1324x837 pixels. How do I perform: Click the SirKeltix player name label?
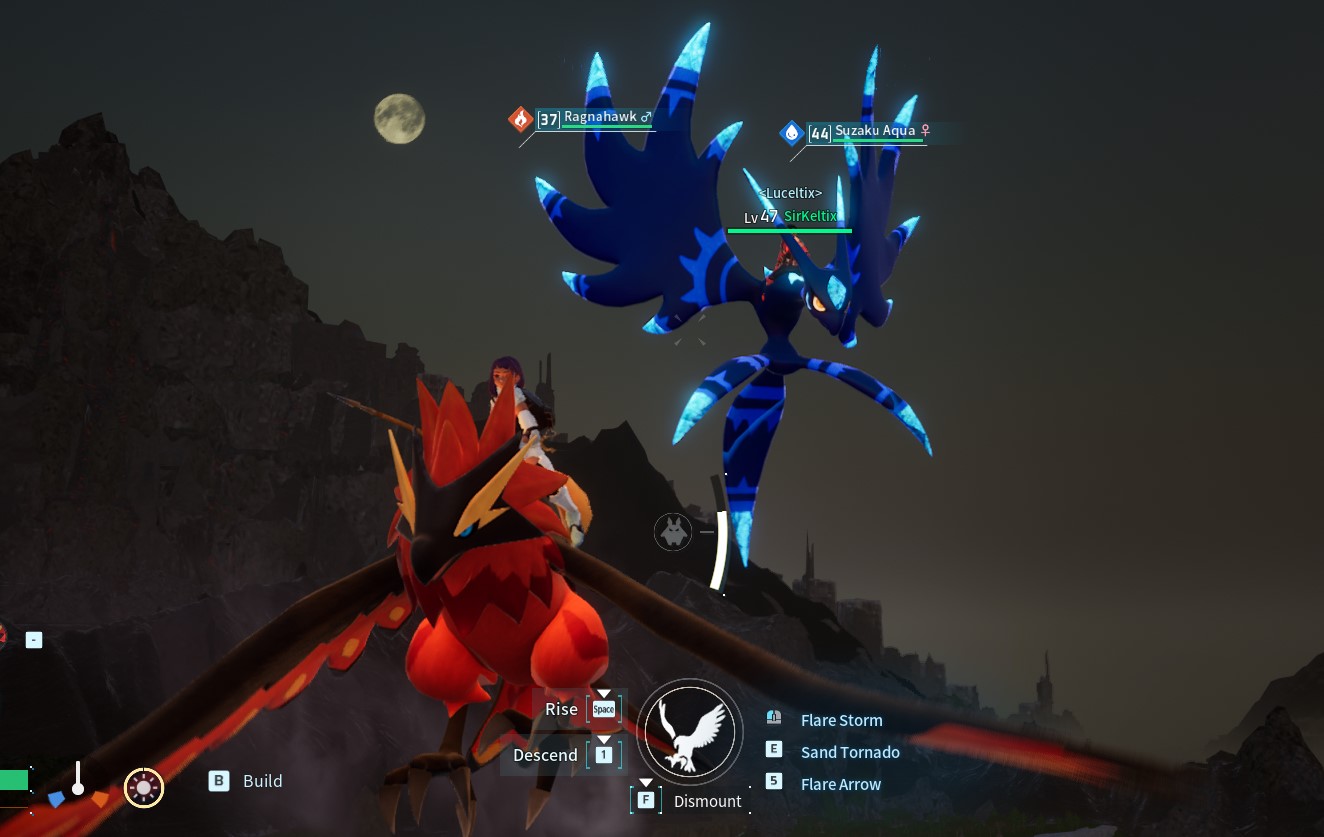(810, 216)
